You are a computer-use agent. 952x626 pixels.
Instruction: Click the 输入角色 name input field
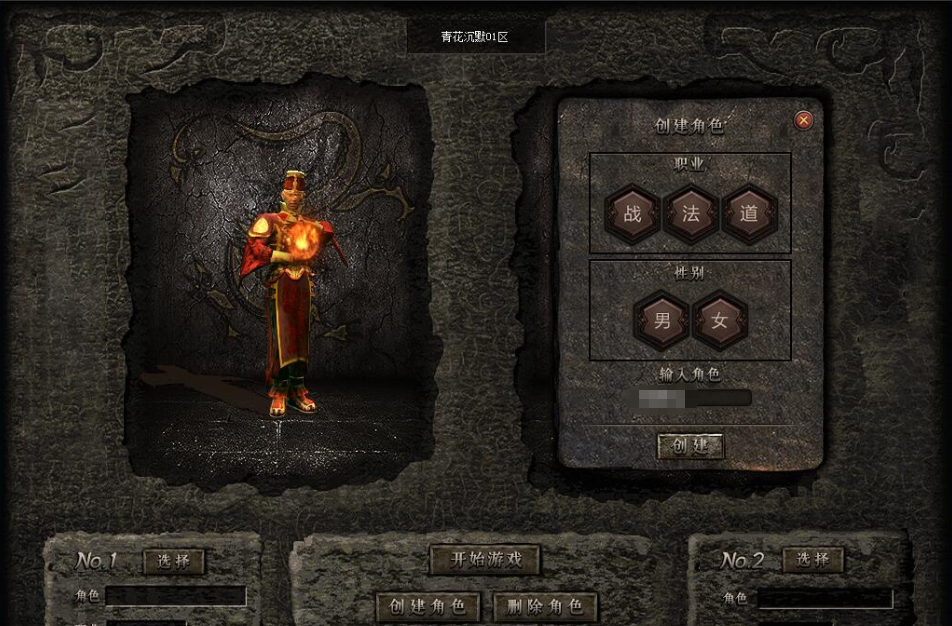(696, 398)
